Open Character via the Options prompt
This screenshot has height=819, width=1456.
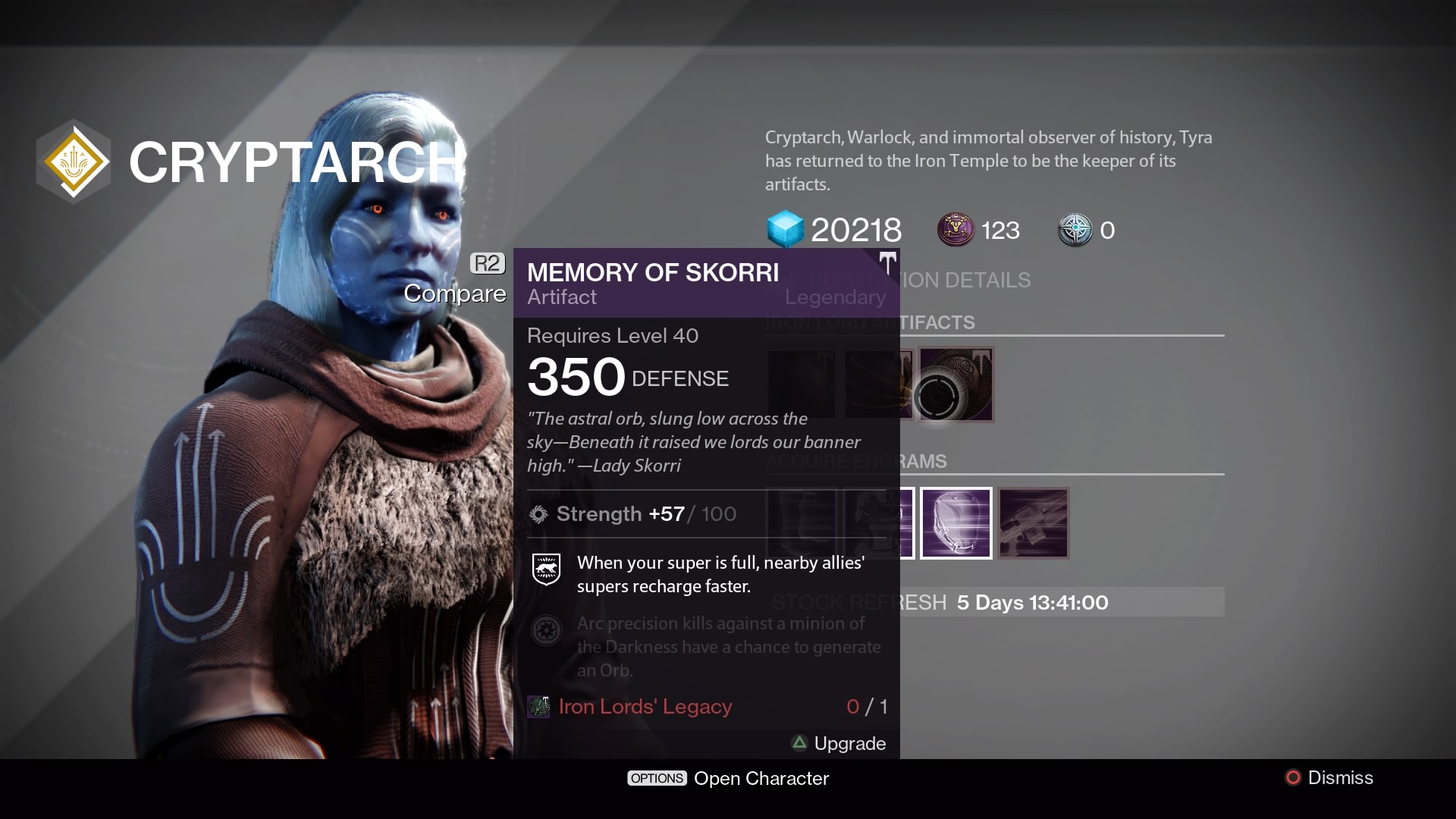coord(657,778)
